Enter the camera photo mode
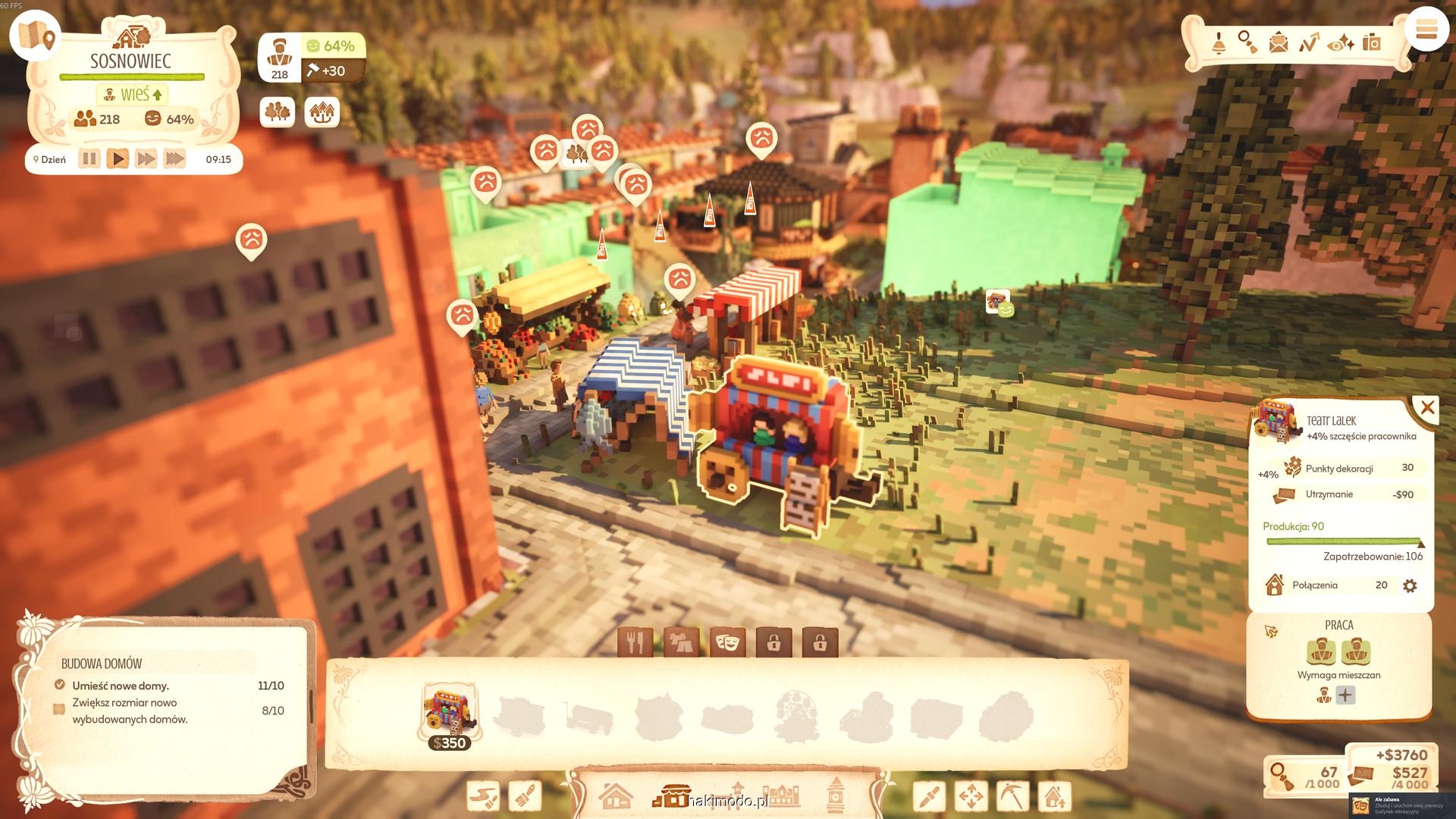 tap(1371, 42)
